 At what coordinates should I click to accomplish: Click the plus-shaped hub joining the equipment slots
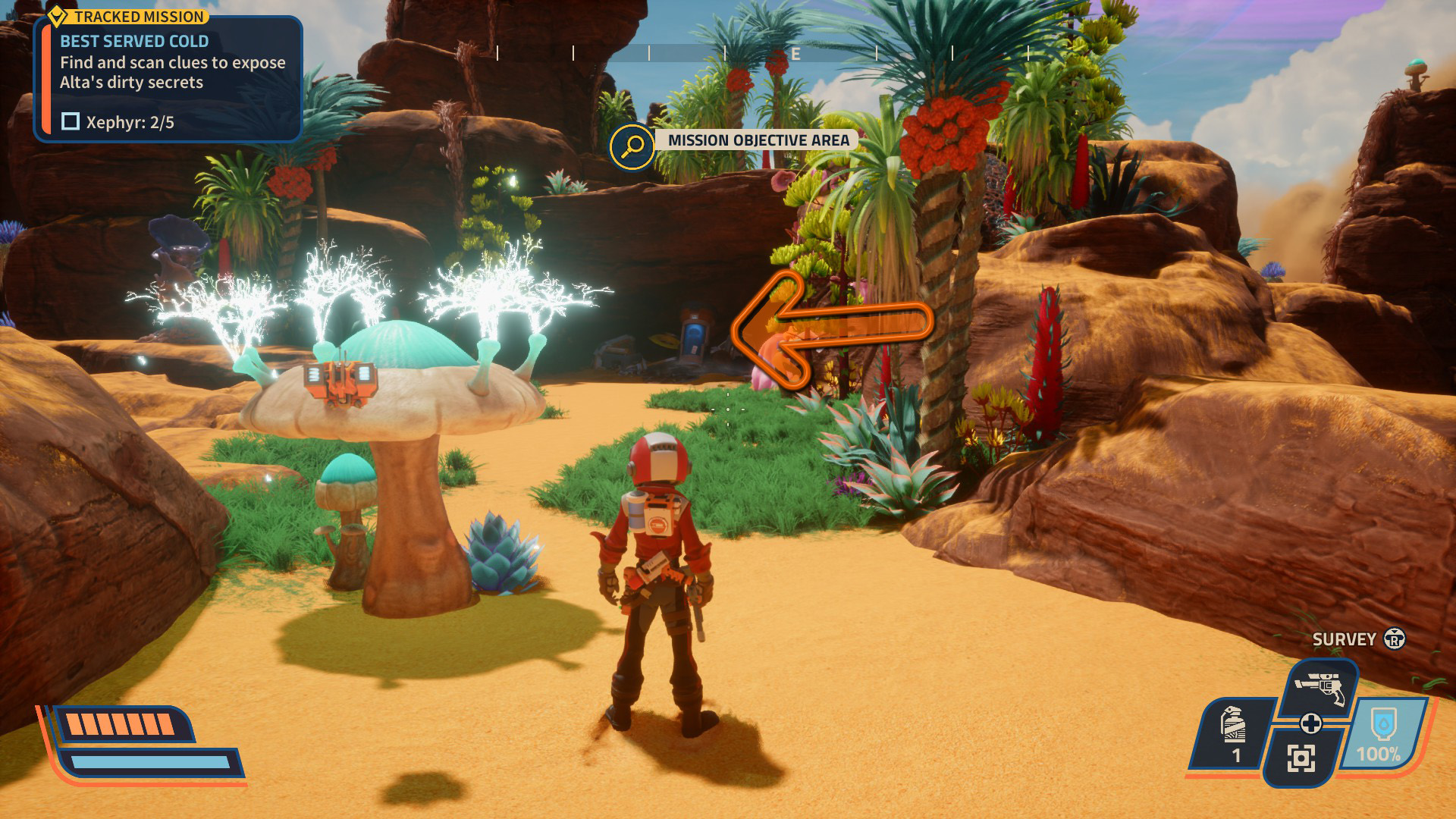click(1311, 723)
